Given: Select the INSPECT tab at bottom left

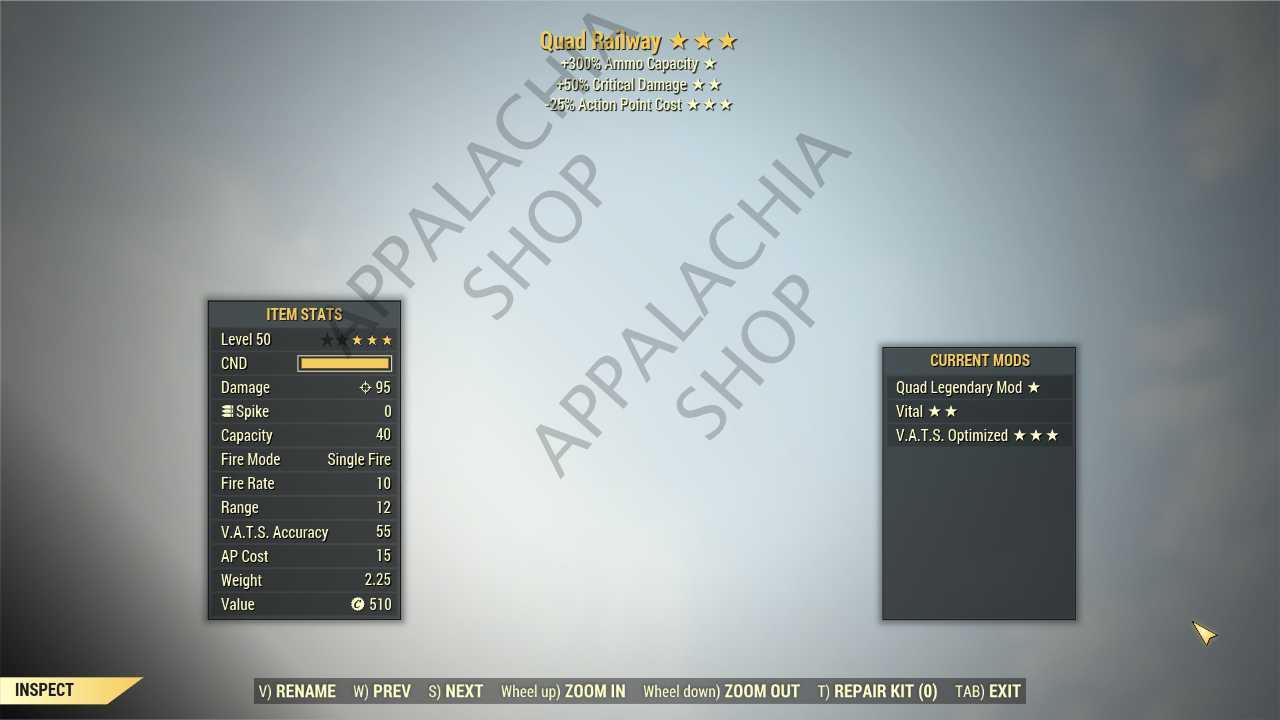Looking at the screenshot, I should click(x=43, y=689).
